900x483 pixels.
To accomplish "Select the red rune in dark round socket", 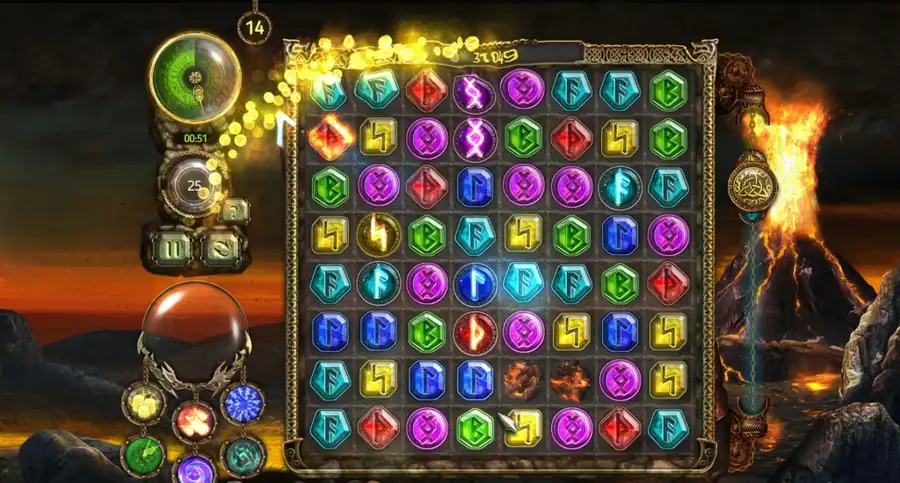I will 475,332.
